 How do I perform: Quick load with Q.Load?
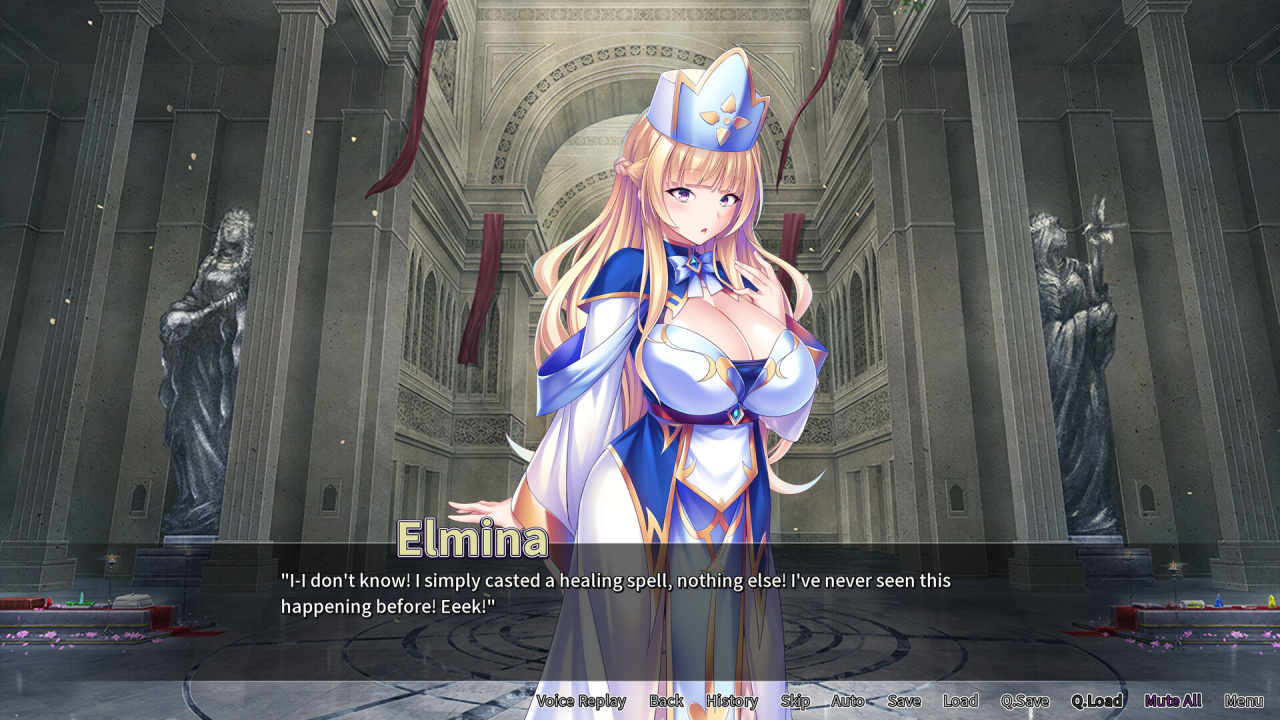point(1097,701)
